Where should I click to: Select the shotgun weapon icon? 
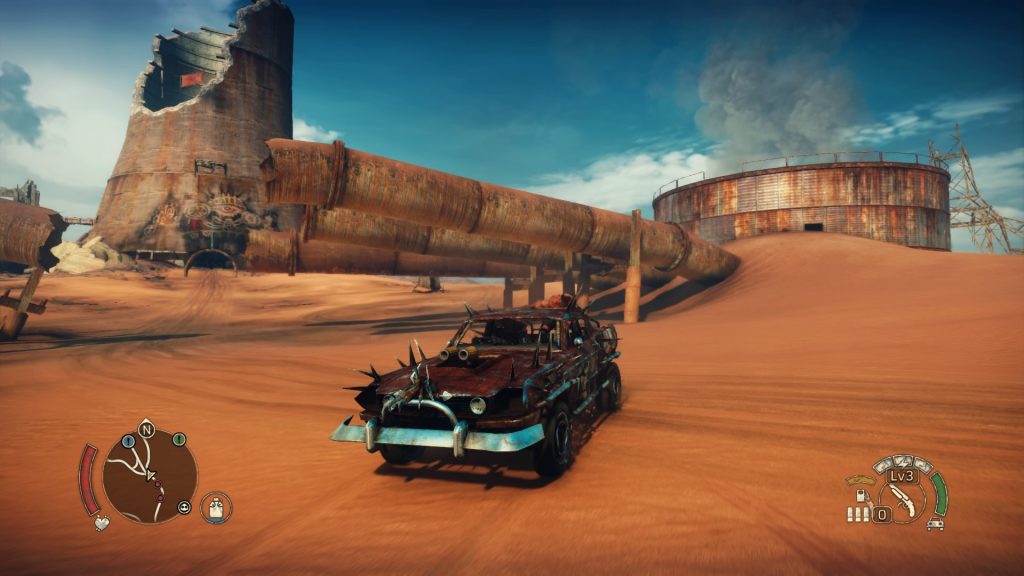(902, 497)
